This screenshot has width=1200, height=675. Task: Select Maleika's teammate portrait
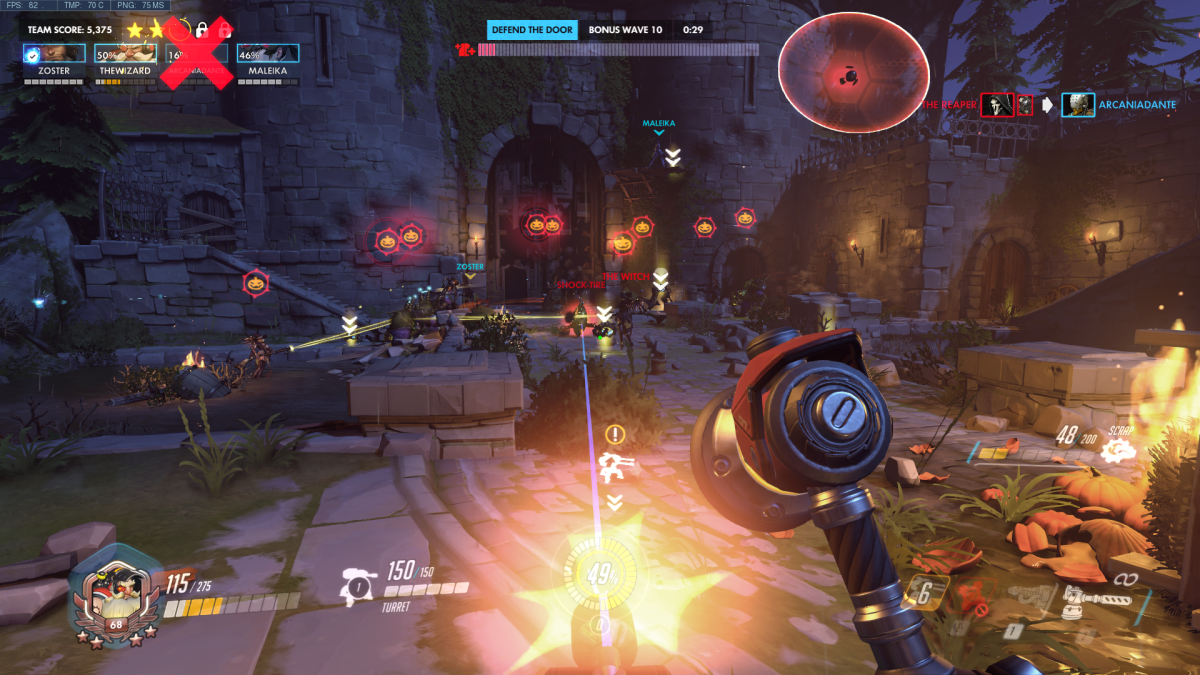(x=267, y=54)
